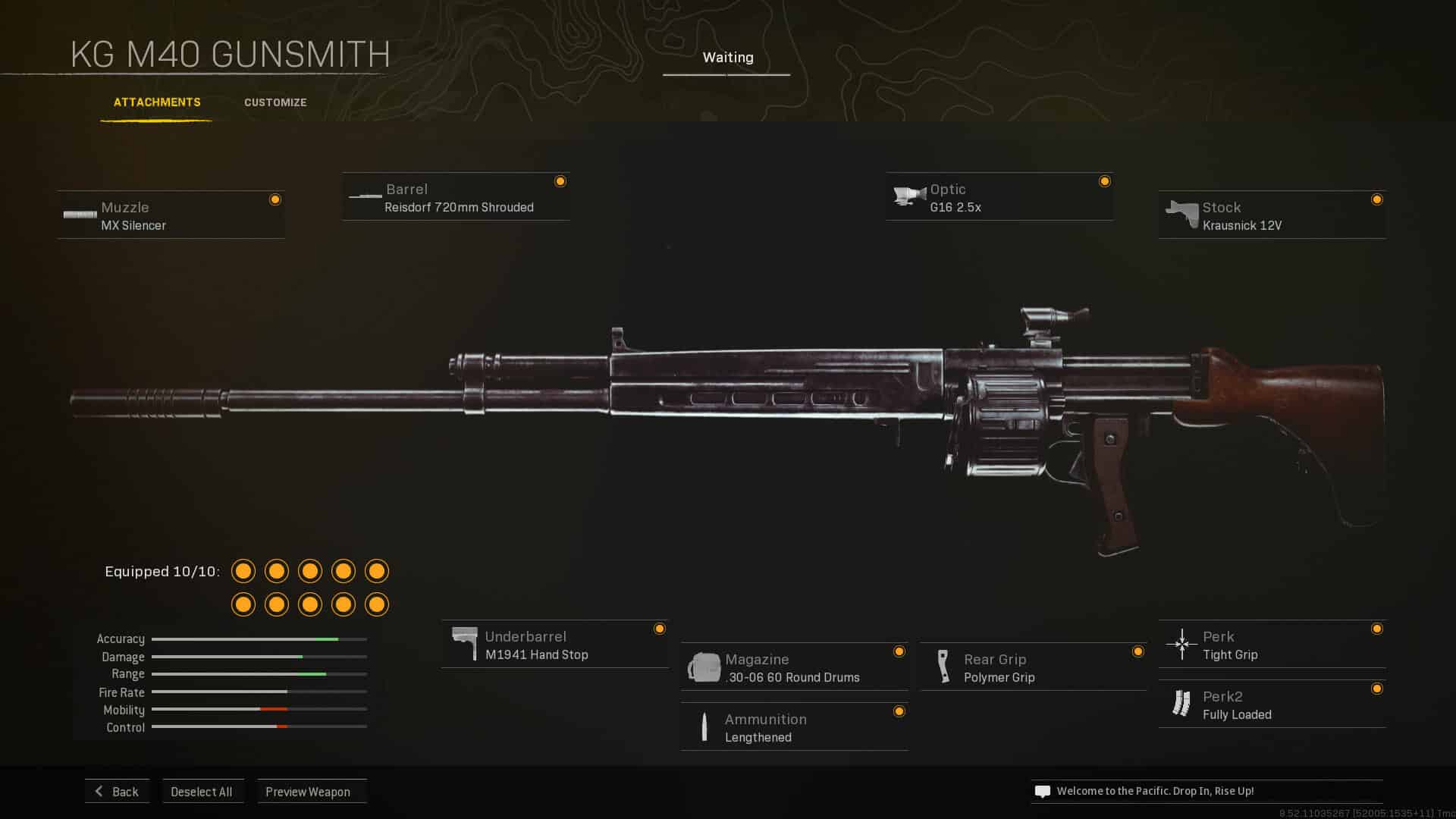Click Deselect All attachments
Viewport: 1456px width, 819px height.
(202, 791)
